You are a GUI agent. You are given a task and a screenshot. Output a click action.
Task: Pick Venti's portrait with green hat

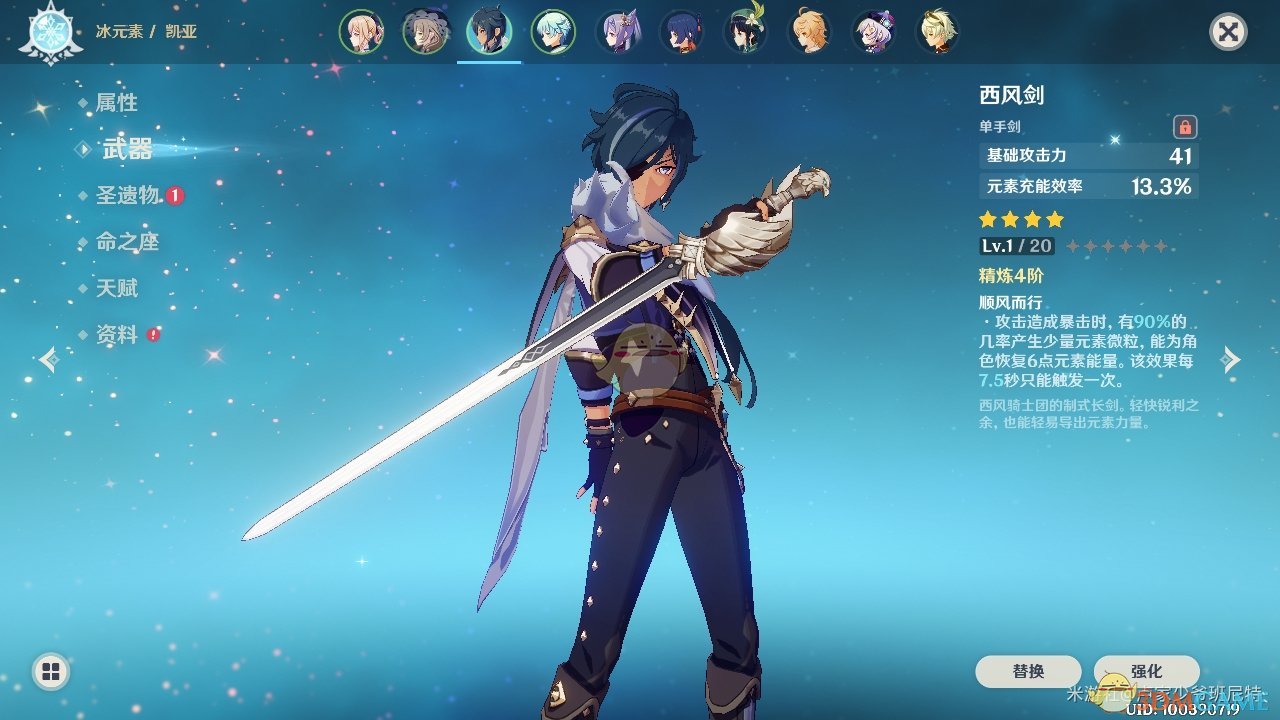[x=745, y=32]
